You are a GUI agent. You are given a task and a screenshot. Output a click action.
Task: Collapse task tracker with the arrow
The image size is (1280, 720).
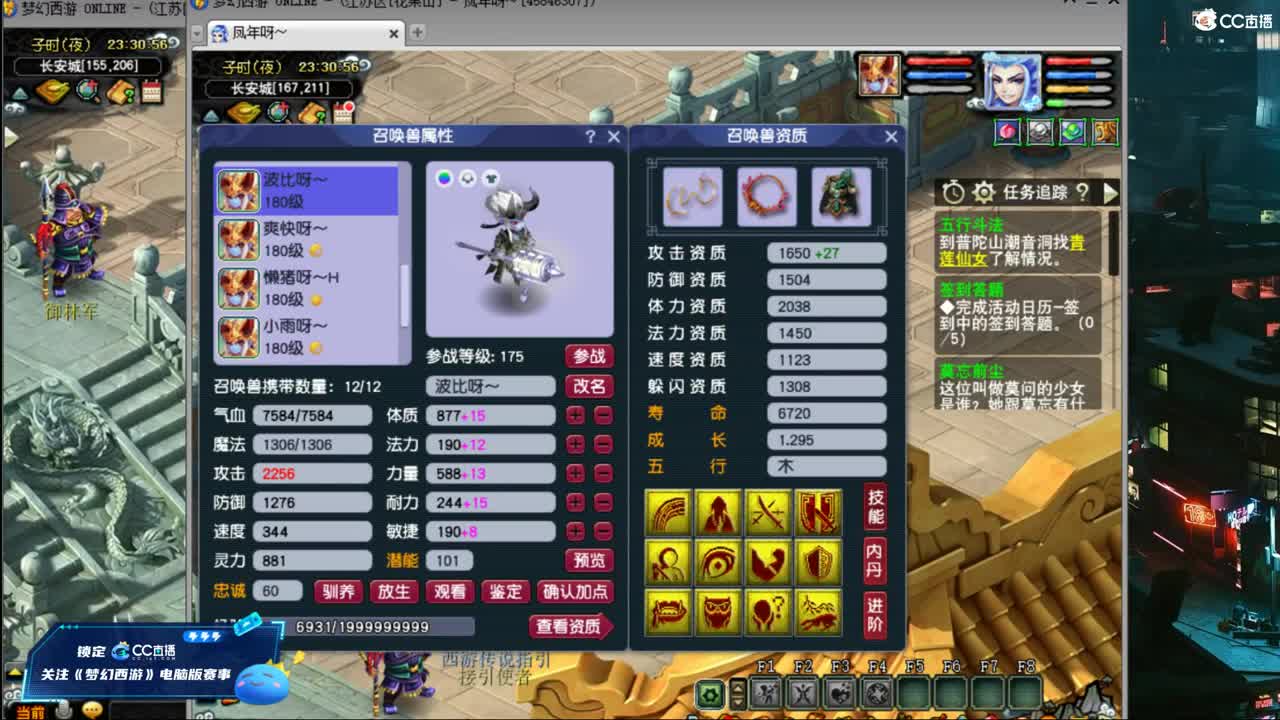click(x=1112, y=193)
